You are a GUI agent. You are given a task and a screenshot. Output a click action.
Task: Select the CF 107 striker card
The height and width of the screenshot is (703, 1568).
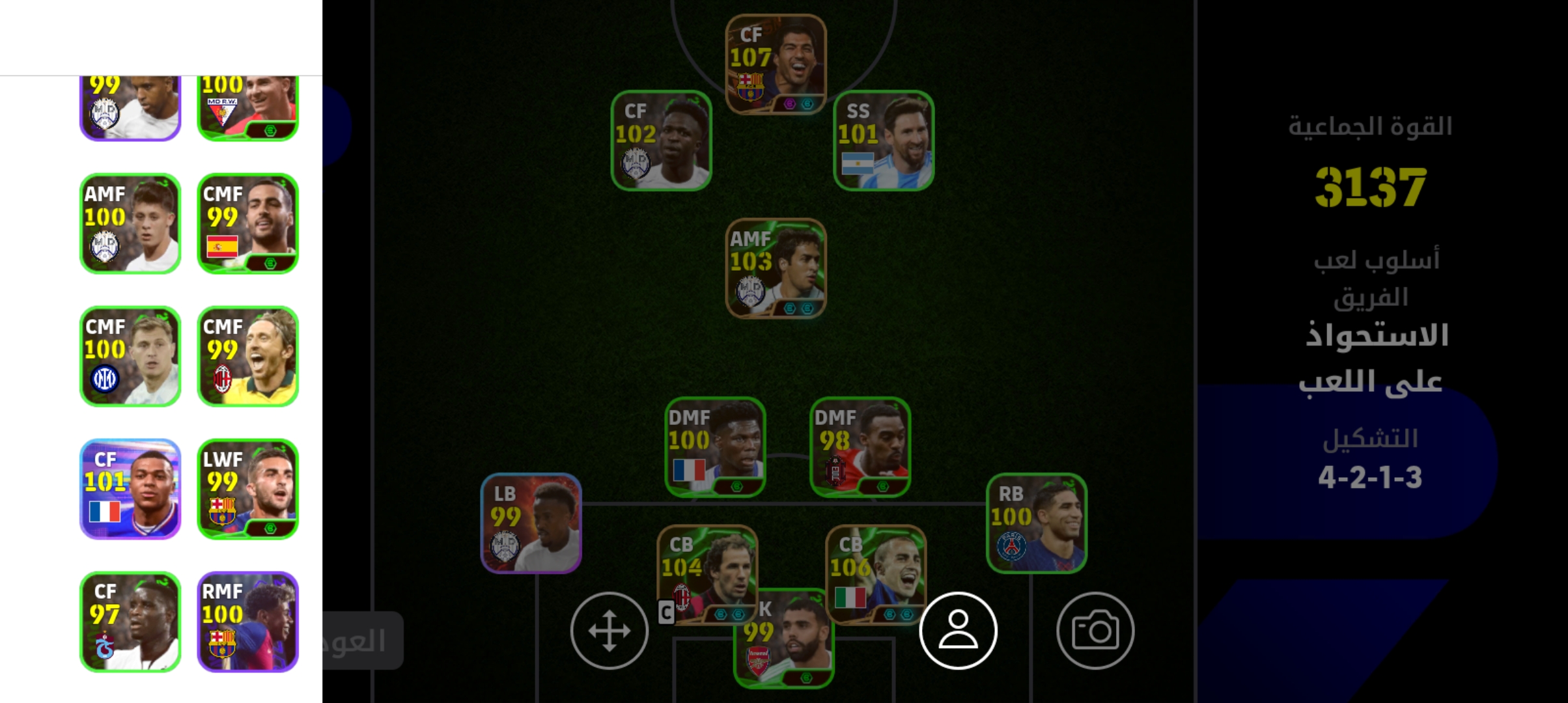pyautogui.click(x=776, y=64)
